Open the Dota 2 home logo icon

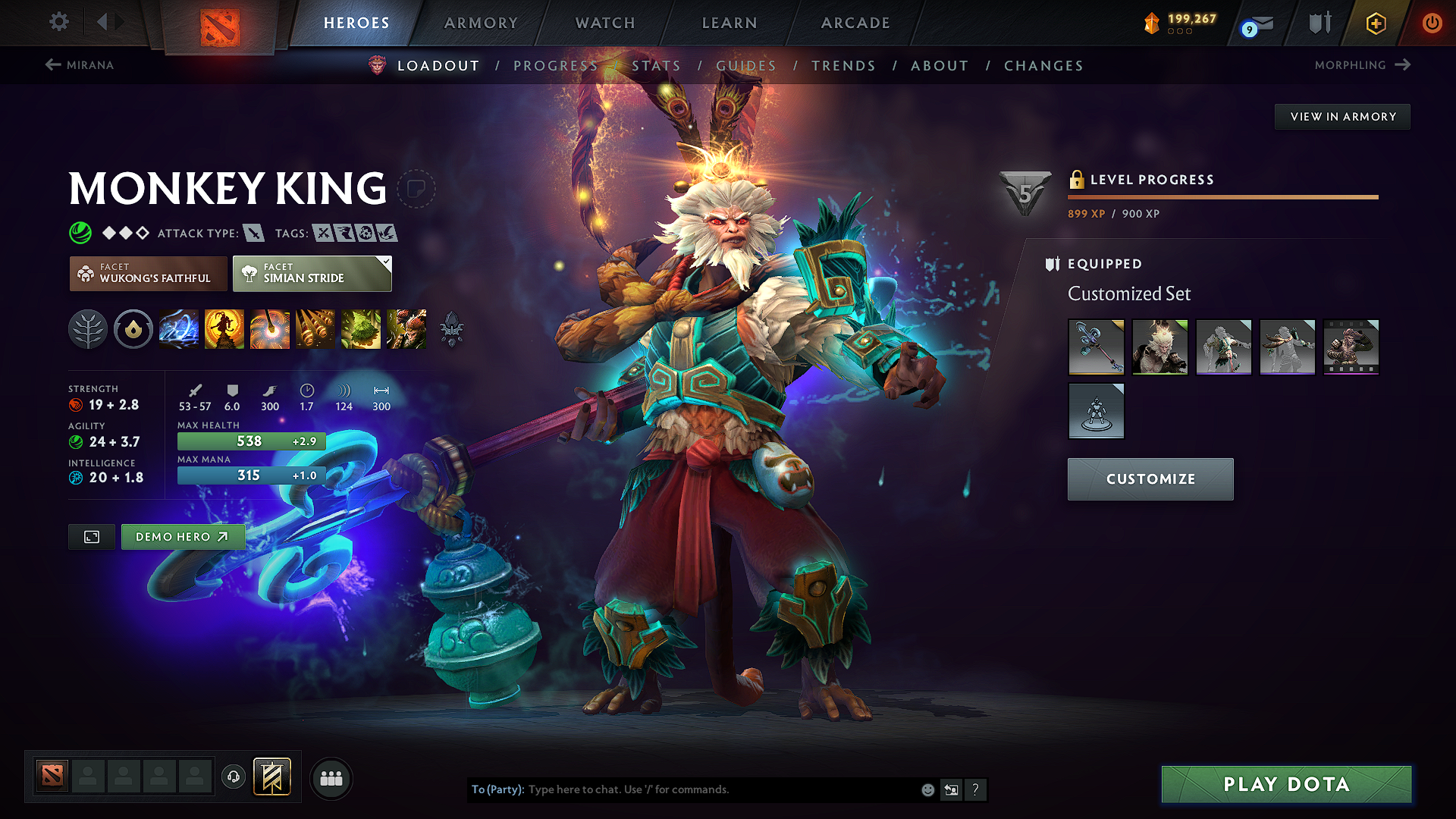click(220, 23)
